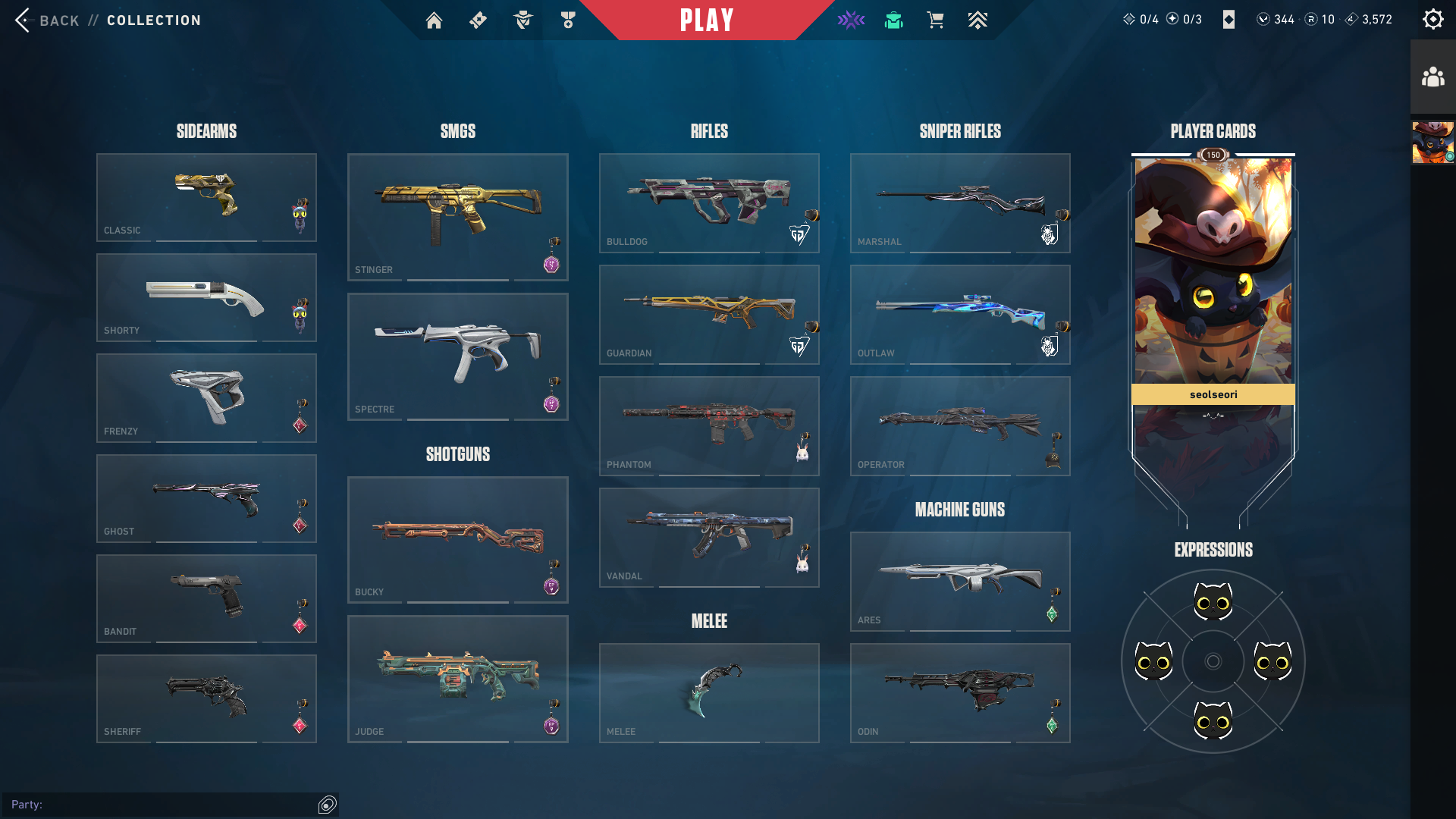This screenshot has height=819, width=1456.
Task: Edit the top expression wheel spray
Action: tap(1213, 602)
